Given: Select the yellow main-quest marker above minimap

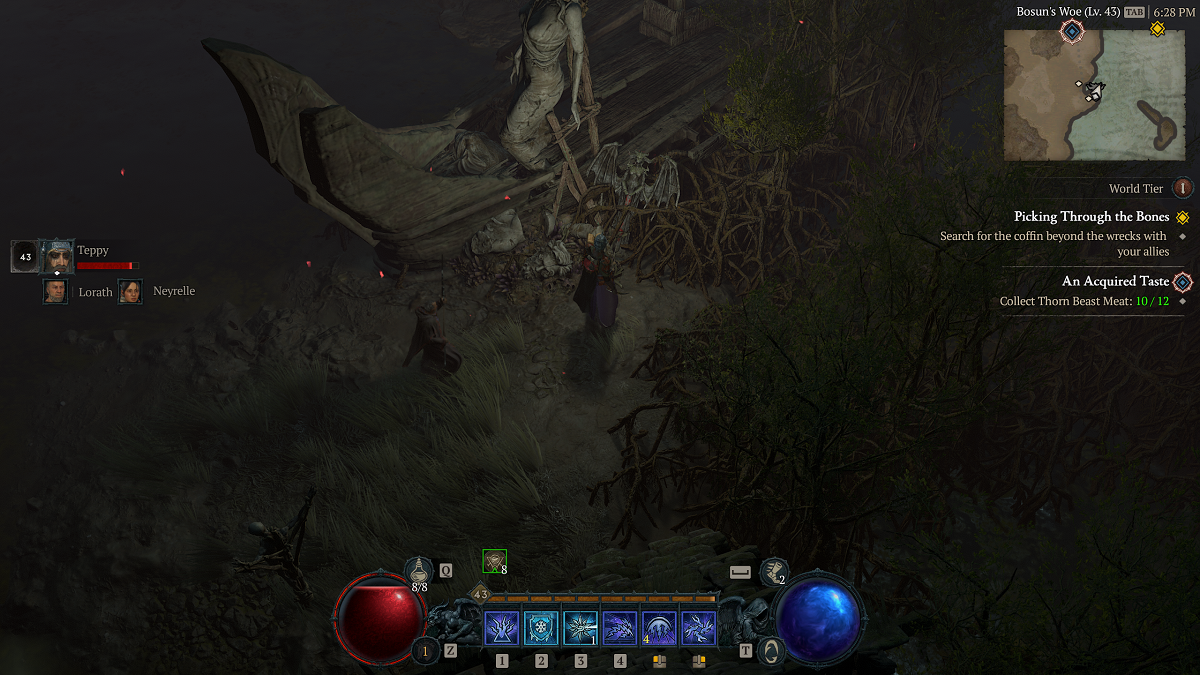Looking at the screenshot, I should [1157, 30].
